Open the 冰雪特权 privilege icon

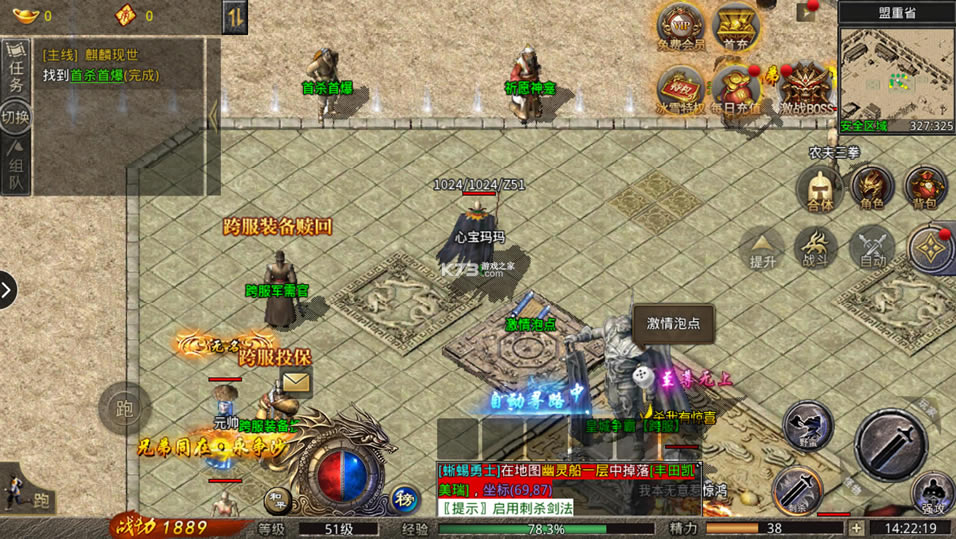tap(680, 88)
